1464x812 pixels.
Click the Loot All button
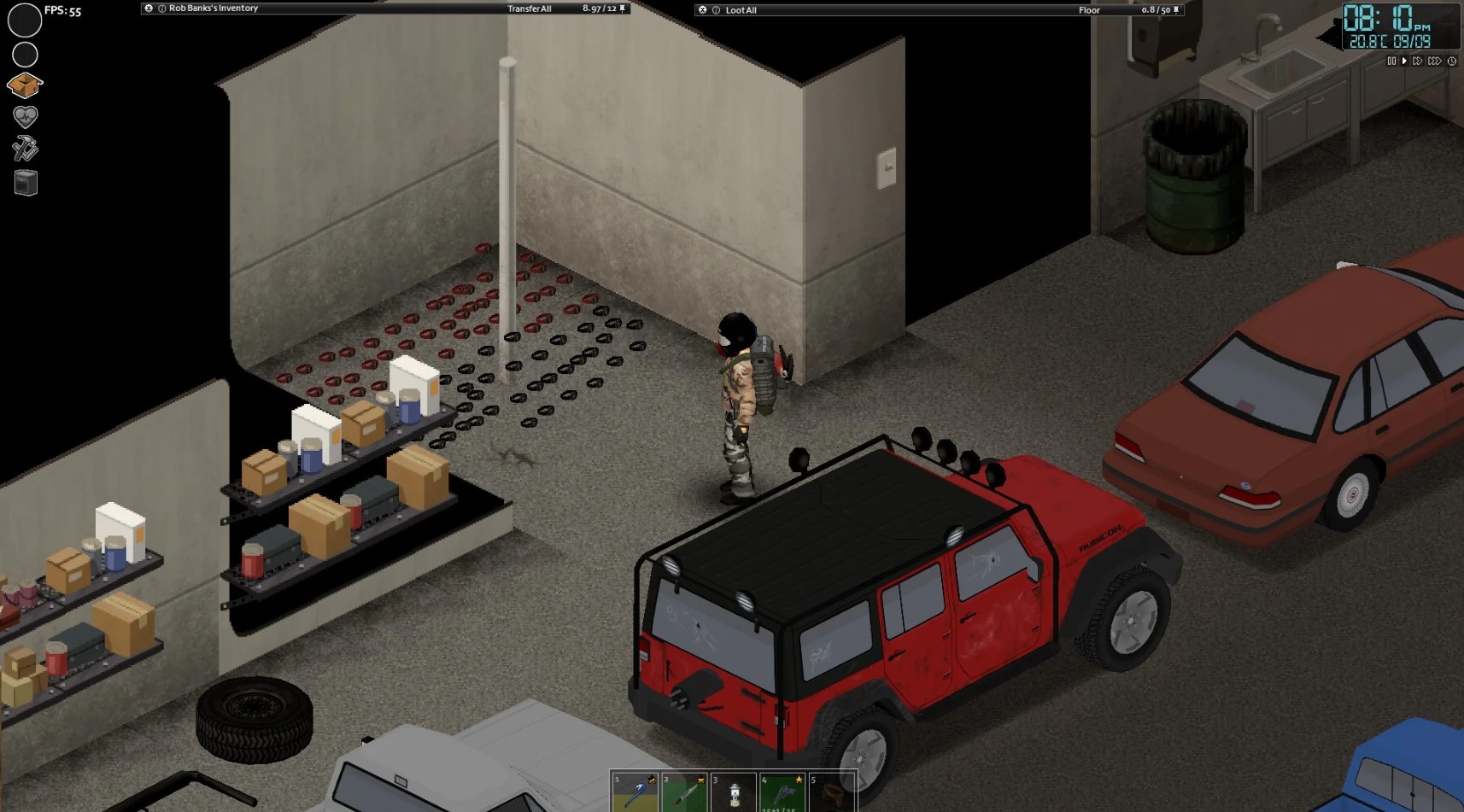click(x=740, y=10)
